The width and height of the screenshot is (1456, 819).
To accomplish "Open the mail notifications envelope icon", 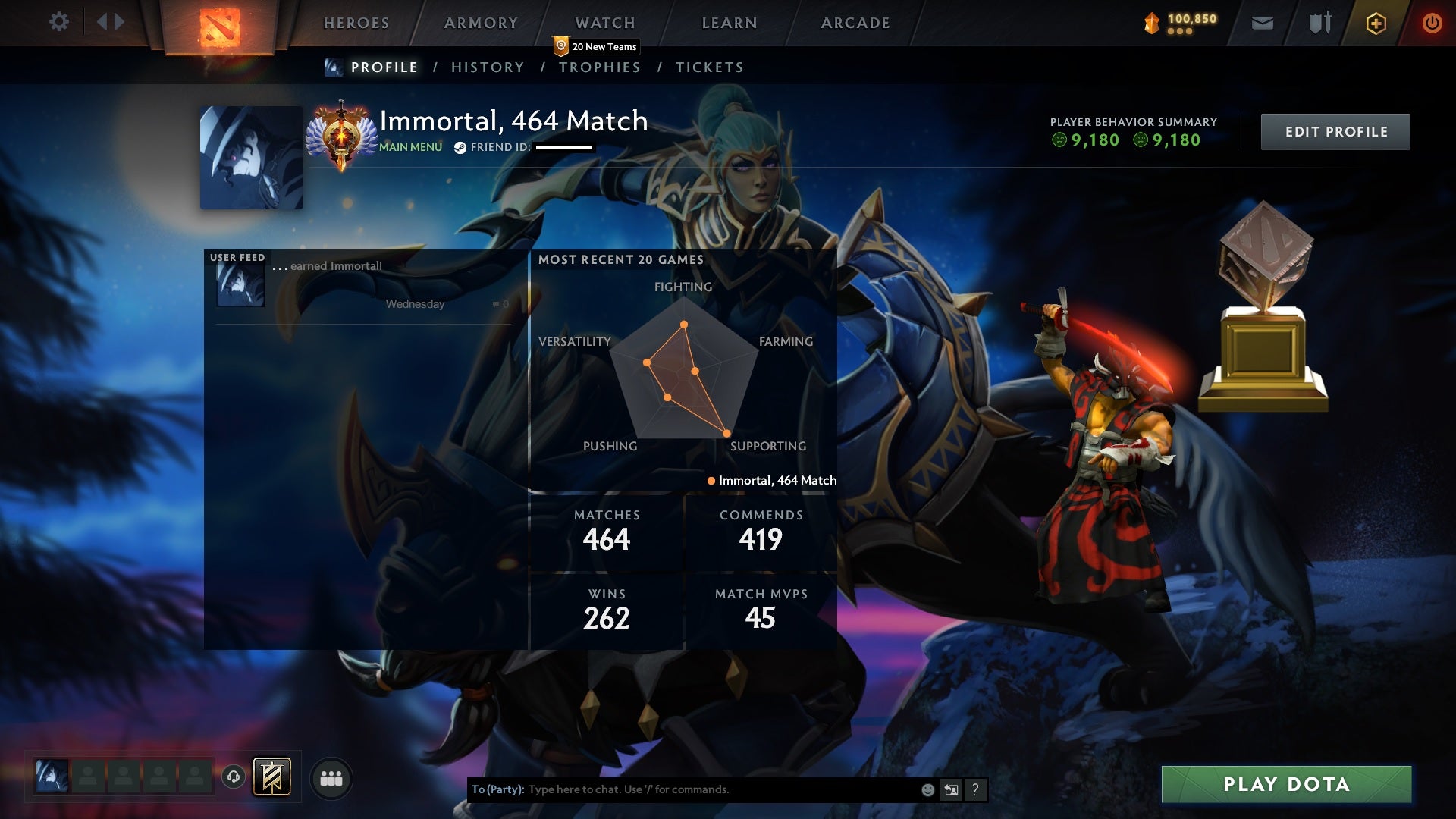I will click(1262, 23).
